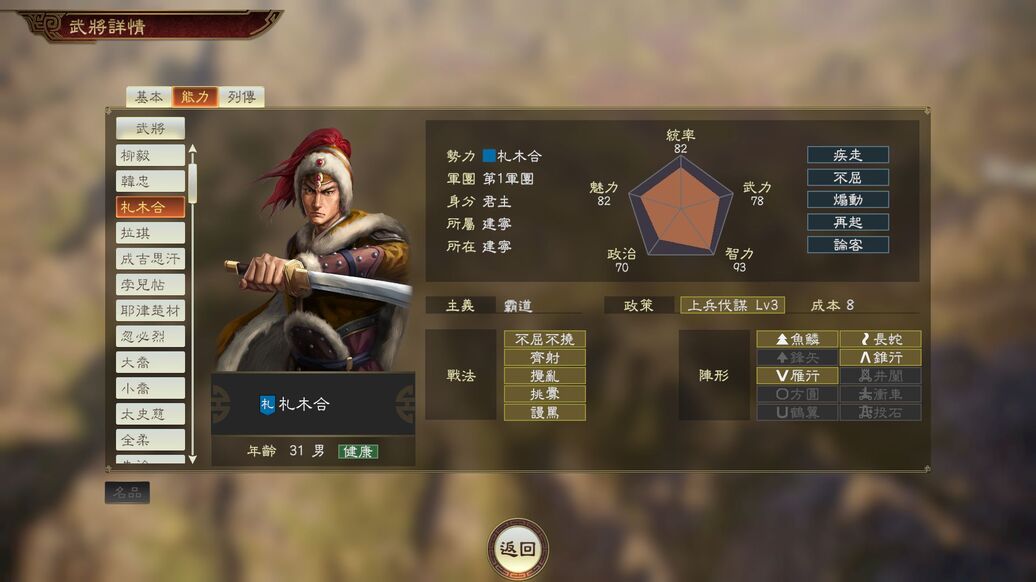Screen dimensions: 1036x582
Task: Select the 魚鱗 formation
Action: tap(796, 339)
